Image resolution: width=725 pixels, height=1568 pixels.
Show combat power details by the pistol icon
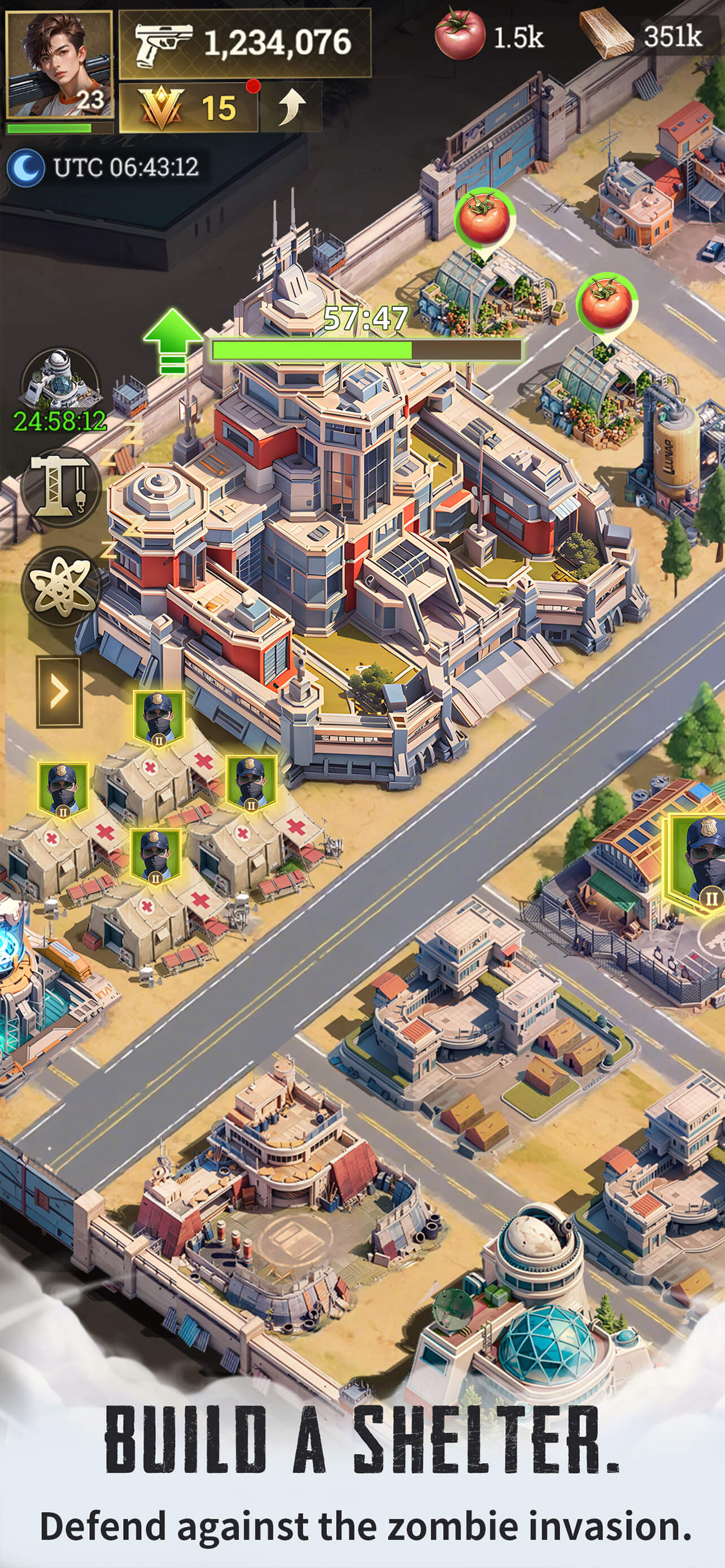(x=244, y=43)
